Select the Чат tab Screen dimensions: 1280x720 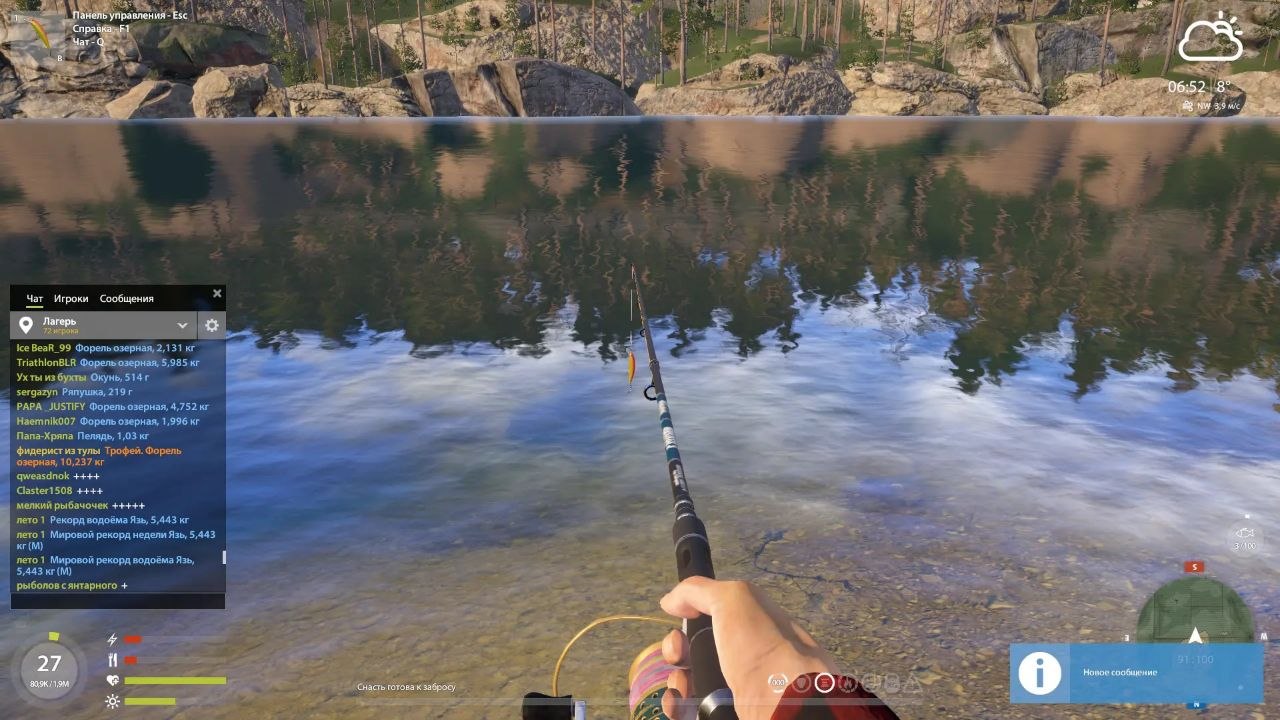[35, 299]
